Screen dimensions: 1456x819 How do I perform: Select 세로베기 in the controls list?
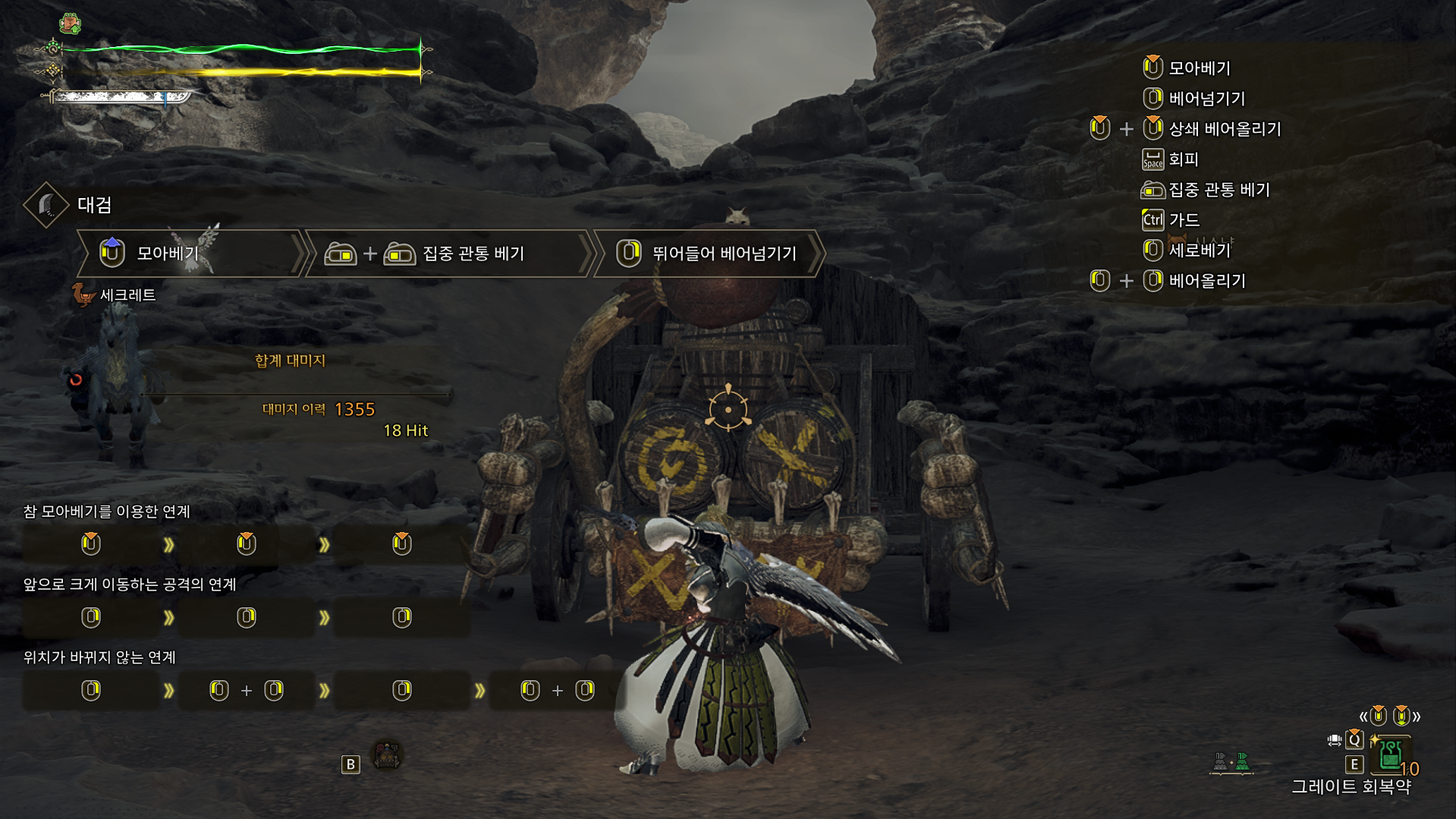[1199, 250]
